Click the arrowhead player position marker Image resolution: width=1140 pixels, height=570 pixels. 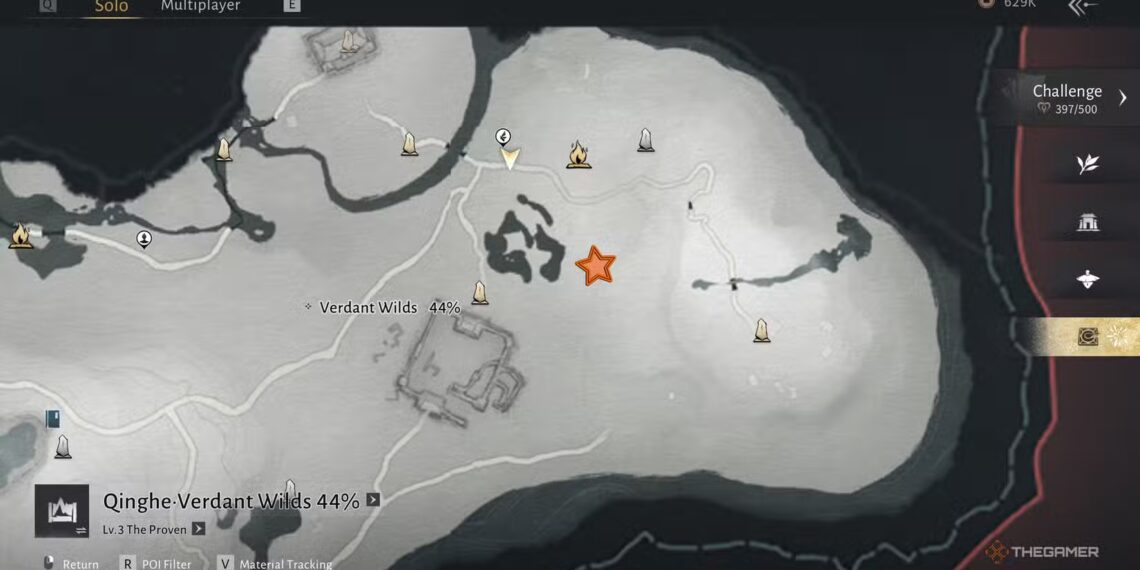[x=510, y=158]
